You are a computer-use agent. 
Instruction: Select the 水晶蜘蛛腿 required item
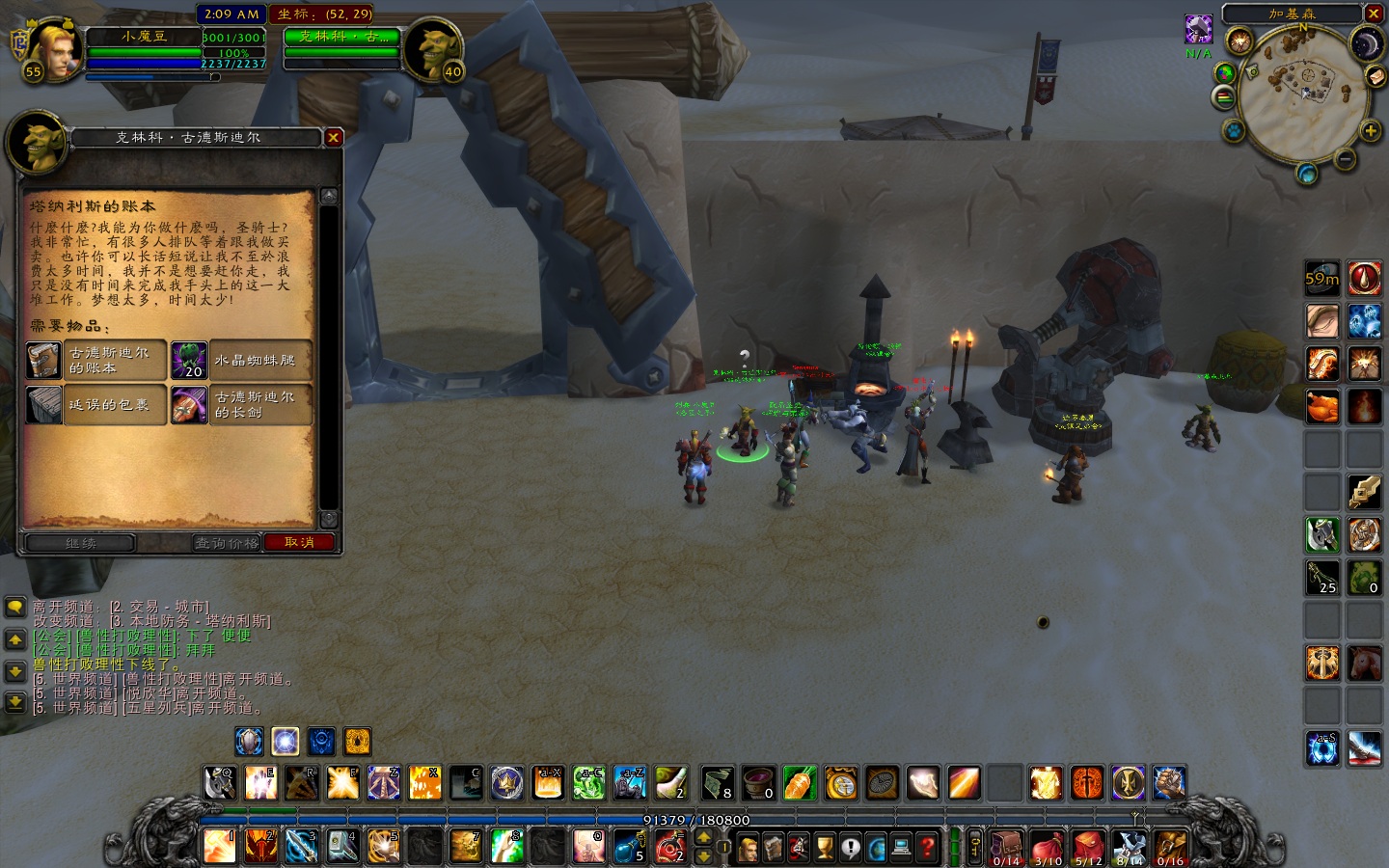coord(241,361)
